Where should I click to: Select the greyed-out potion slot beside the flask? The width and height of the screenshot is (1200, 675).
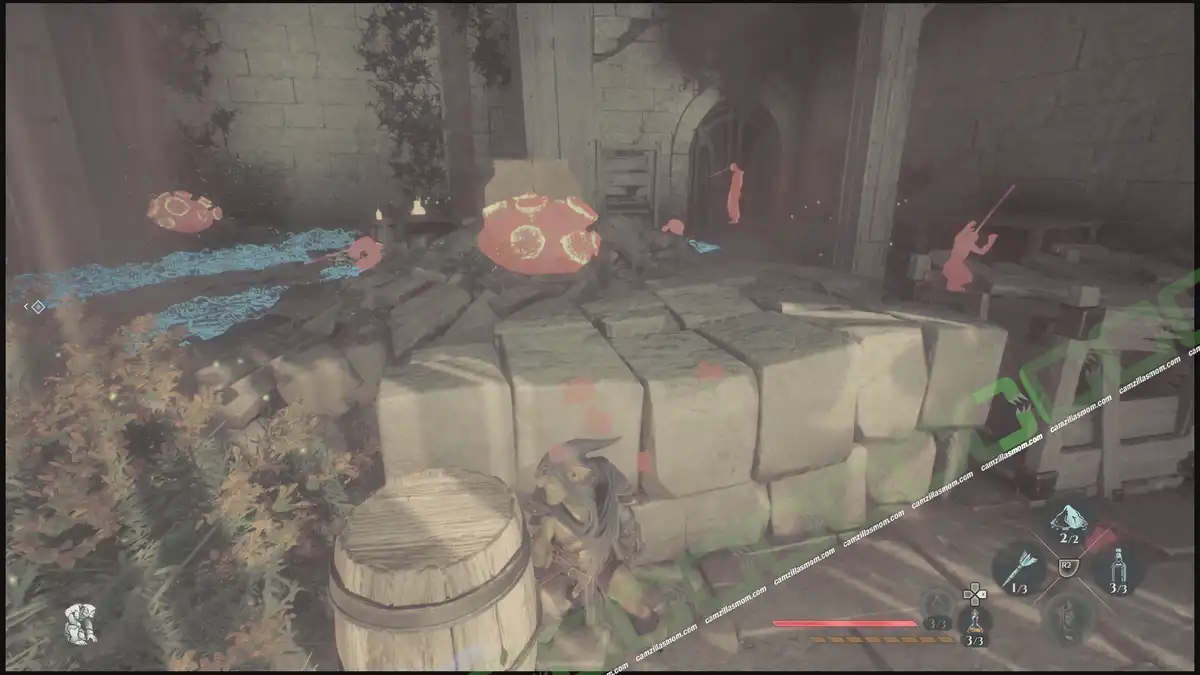[x=937, y=605]
